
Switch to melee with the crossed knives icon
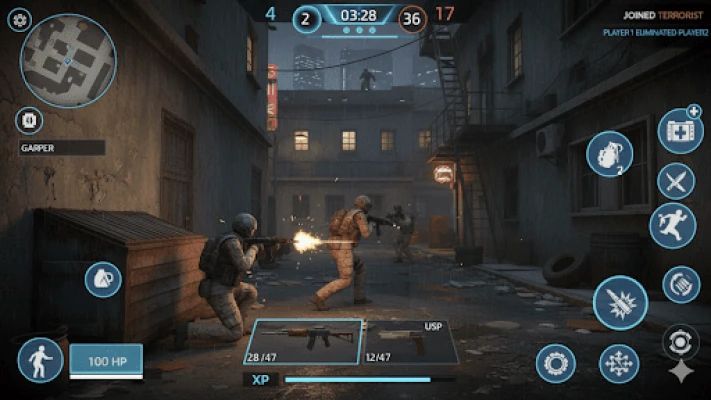coord(676,181)
